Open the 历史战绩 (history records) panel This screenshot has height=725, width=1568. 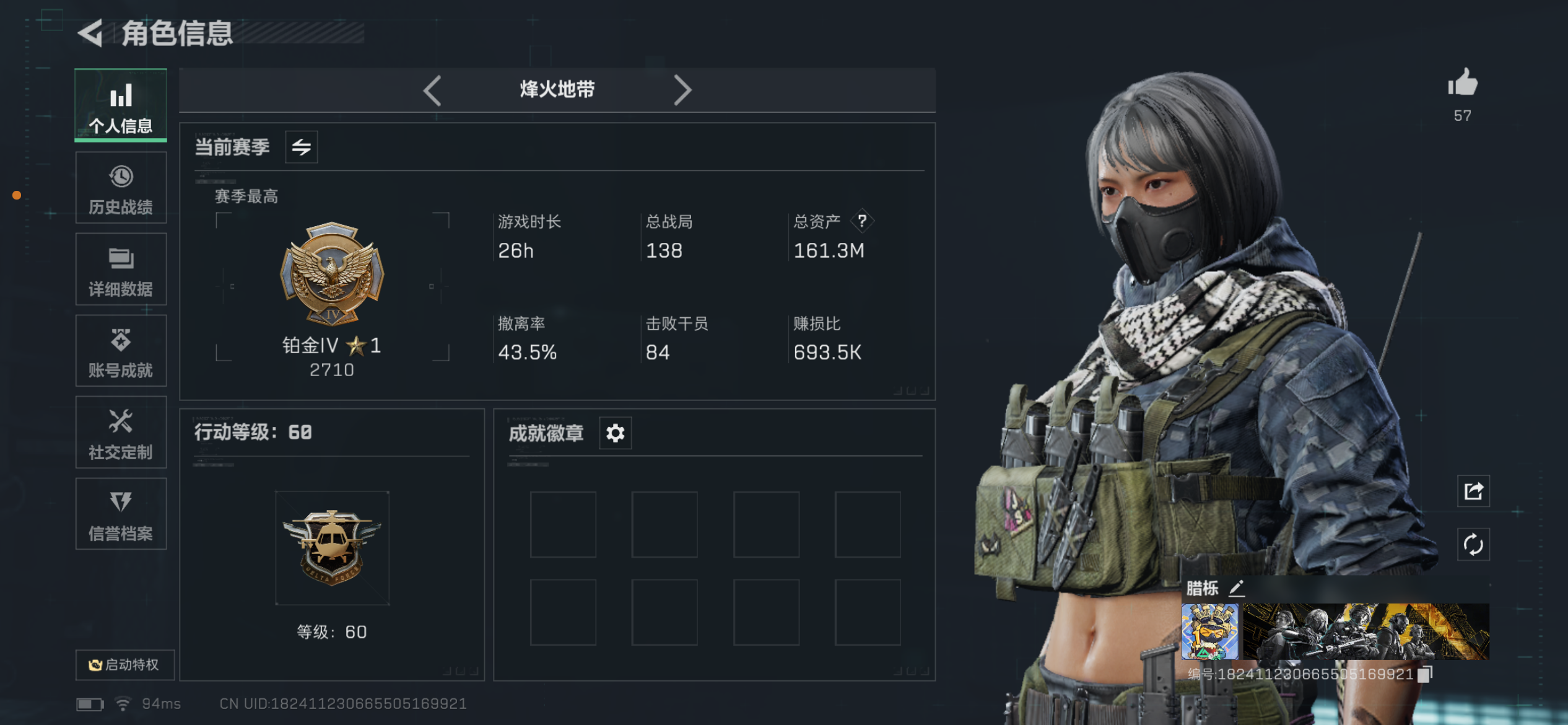pos(121,187)
